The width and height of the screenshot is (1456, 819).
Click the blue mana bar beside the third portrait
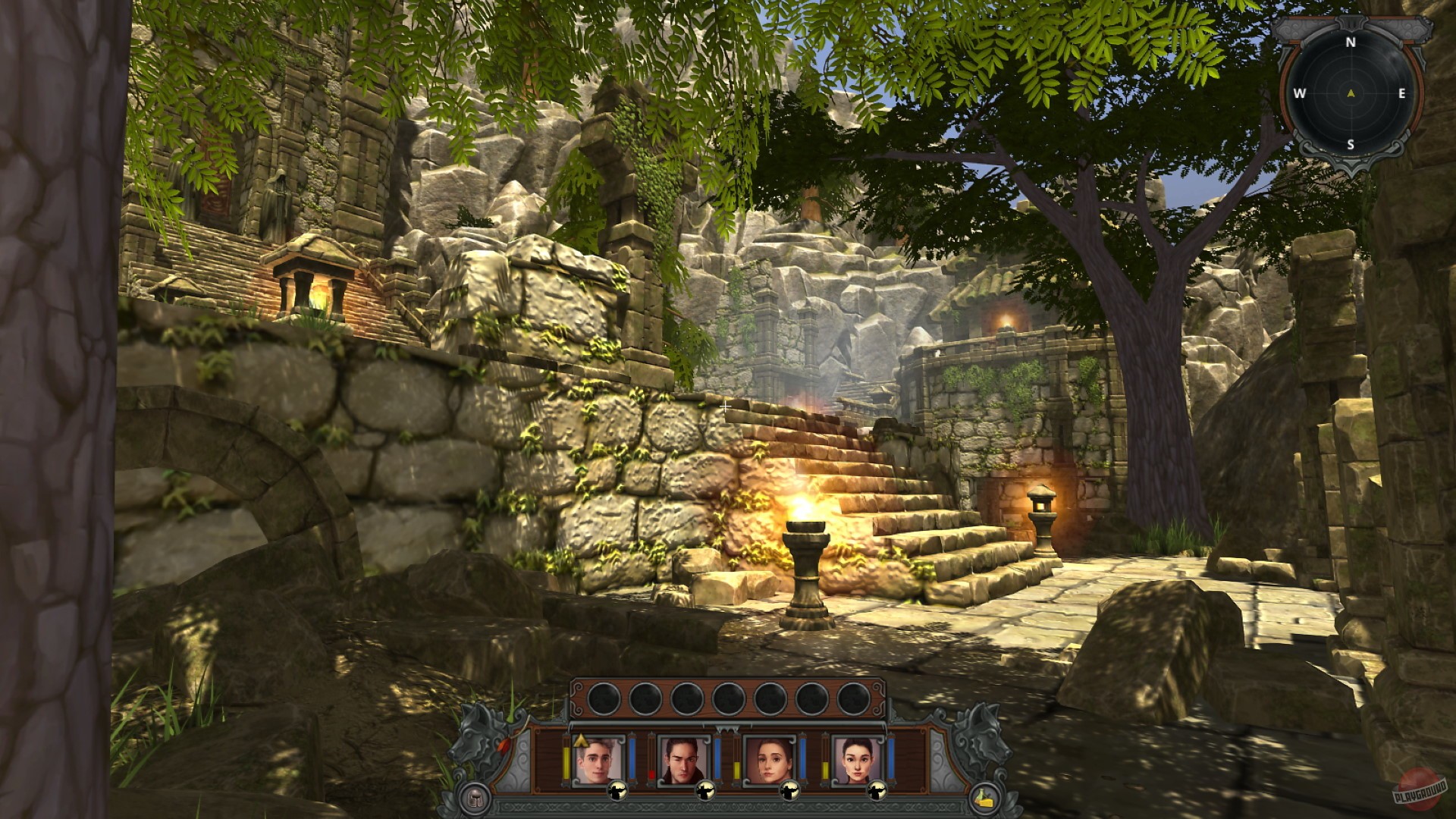click(803, 759)
